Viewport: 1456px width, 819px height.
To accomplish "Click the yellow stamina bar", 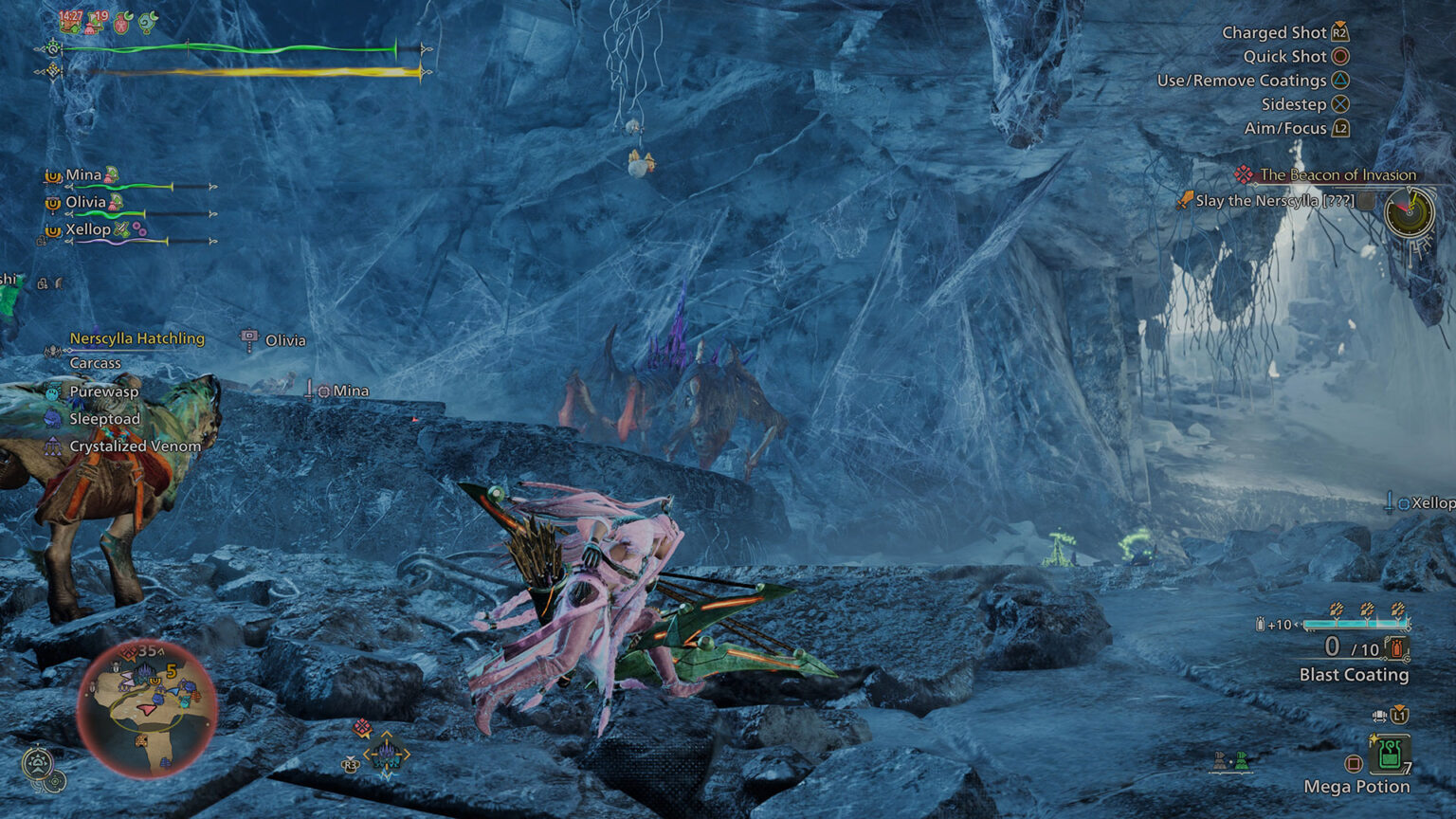I will tap(237, 69).
